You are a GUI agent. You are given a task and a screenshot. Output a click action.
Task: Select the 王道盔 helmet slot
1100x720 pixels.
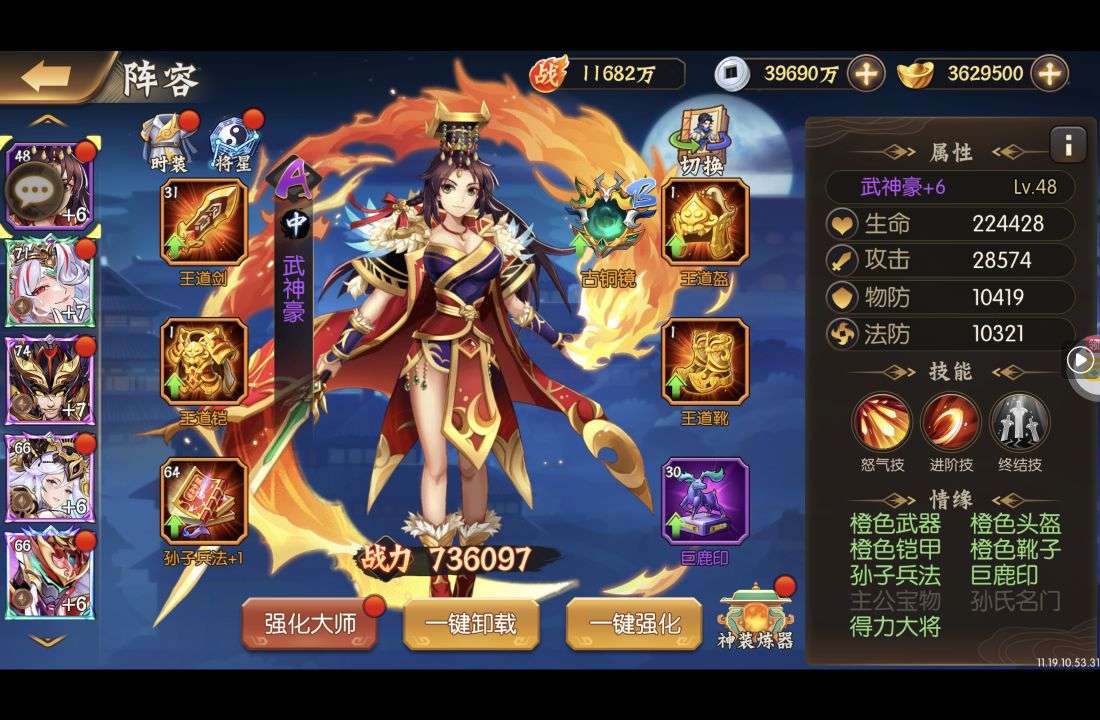tap(705, 221)
